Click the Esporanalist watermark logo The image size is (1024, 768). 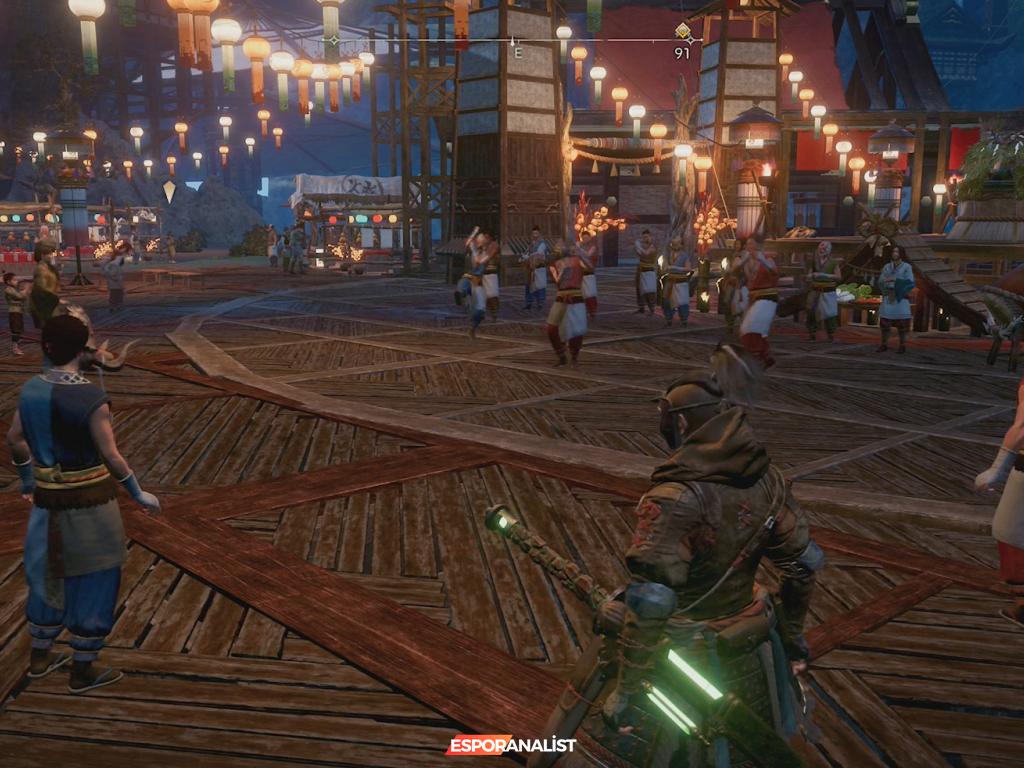click(511, 745)
